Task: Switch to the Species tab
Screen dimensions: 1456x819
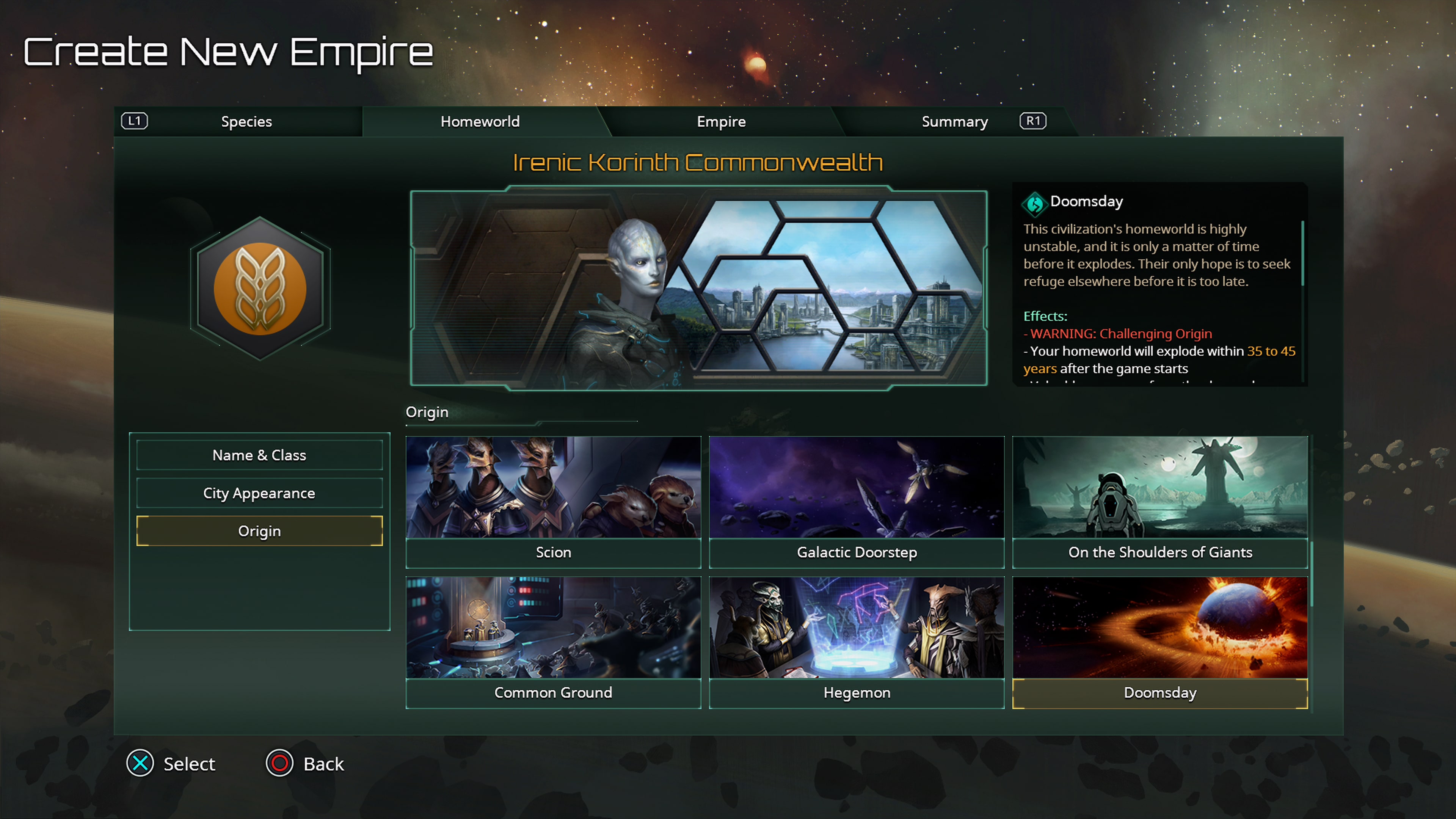Action: [x=247, y=121]
